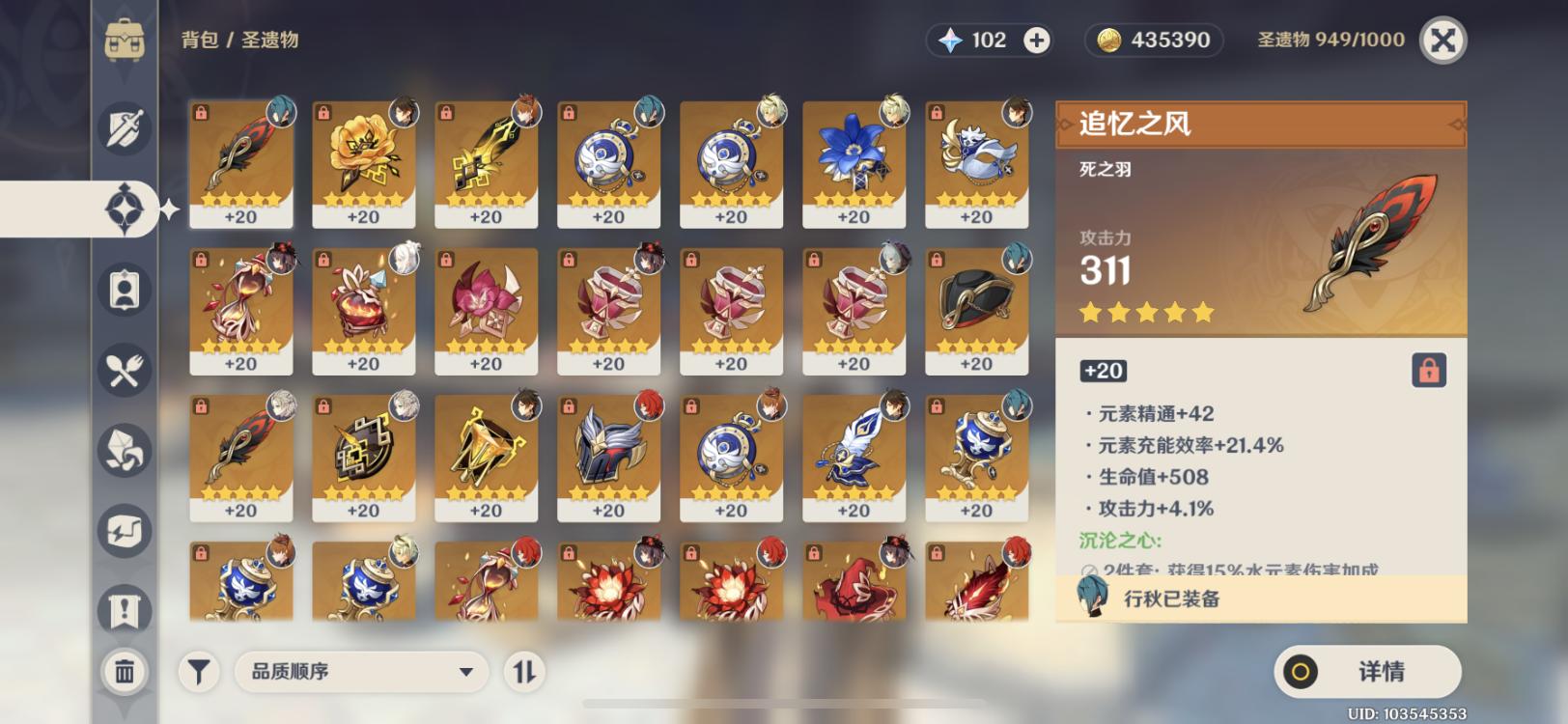Open the weapons inventory tab icon
This screenshot has width=1568, height=724.
coord(123,126)
